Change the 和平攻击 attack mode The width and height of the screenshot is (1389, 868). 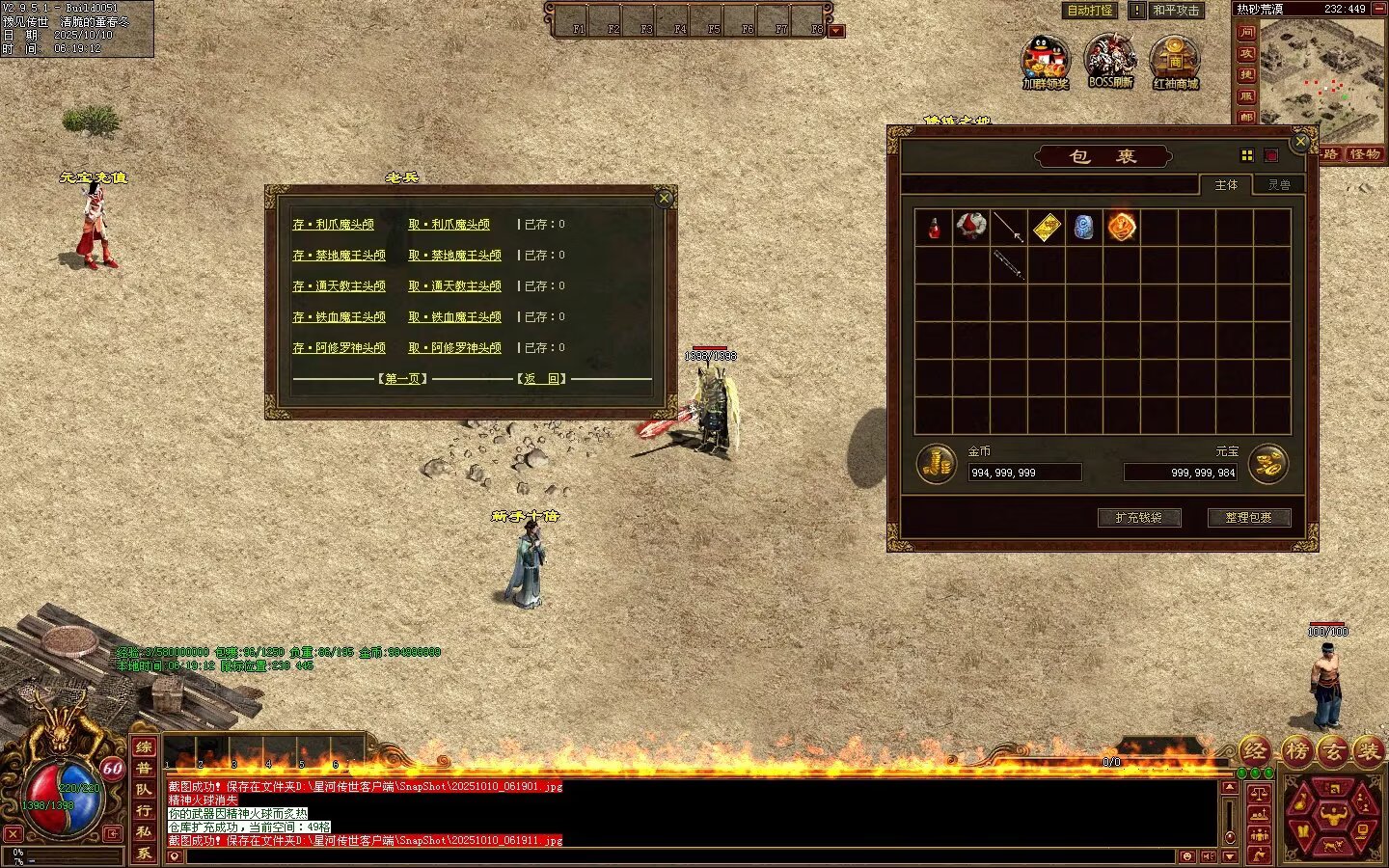click(1176, 11)
